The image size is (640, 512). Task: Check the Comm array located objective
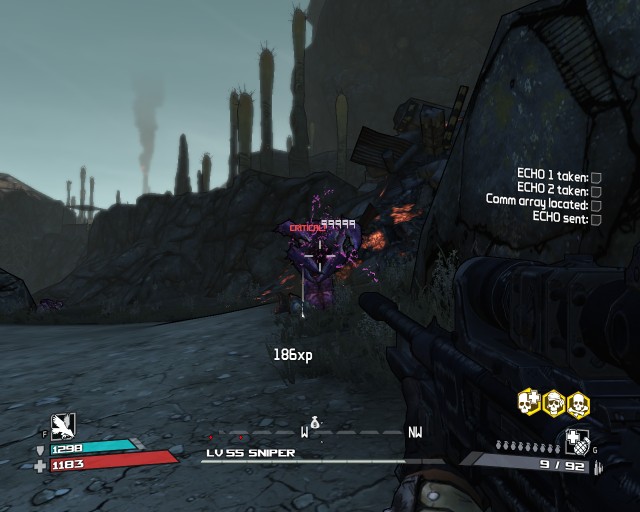point(596,205)
